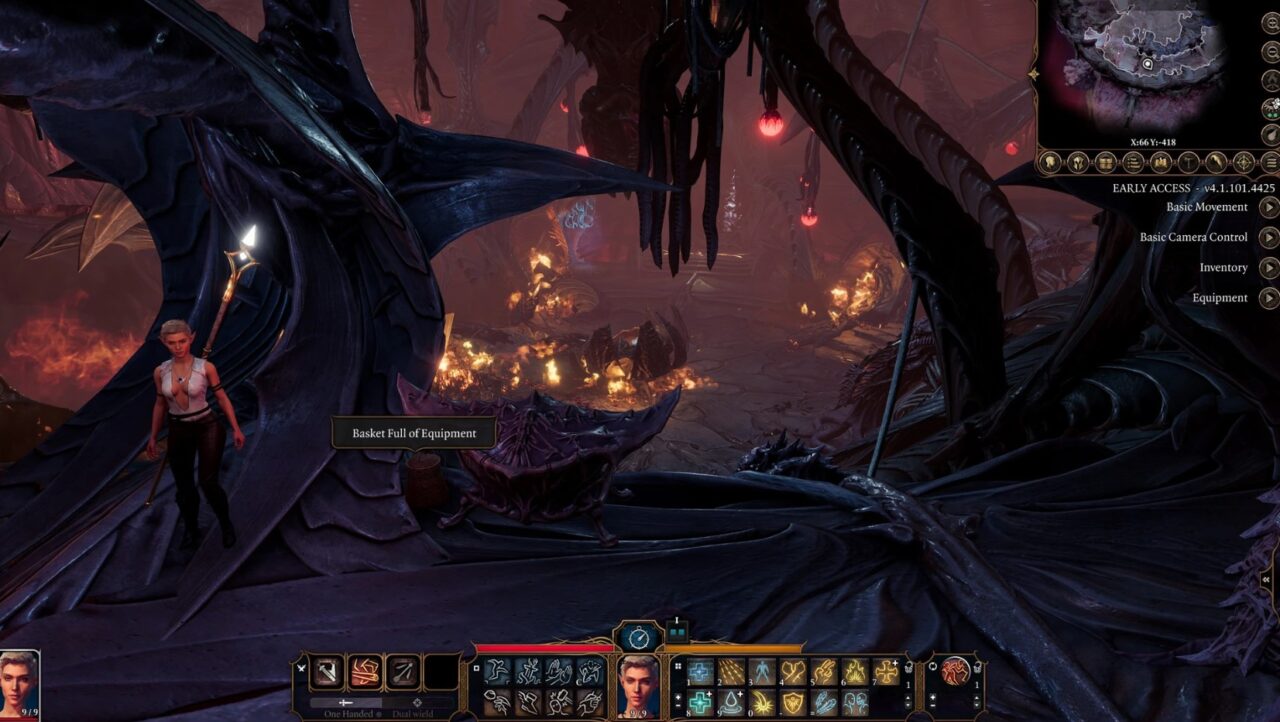Open the character sheet head icon
The width and height of the screenshot is (1280, 722).
pos(1050,161)
